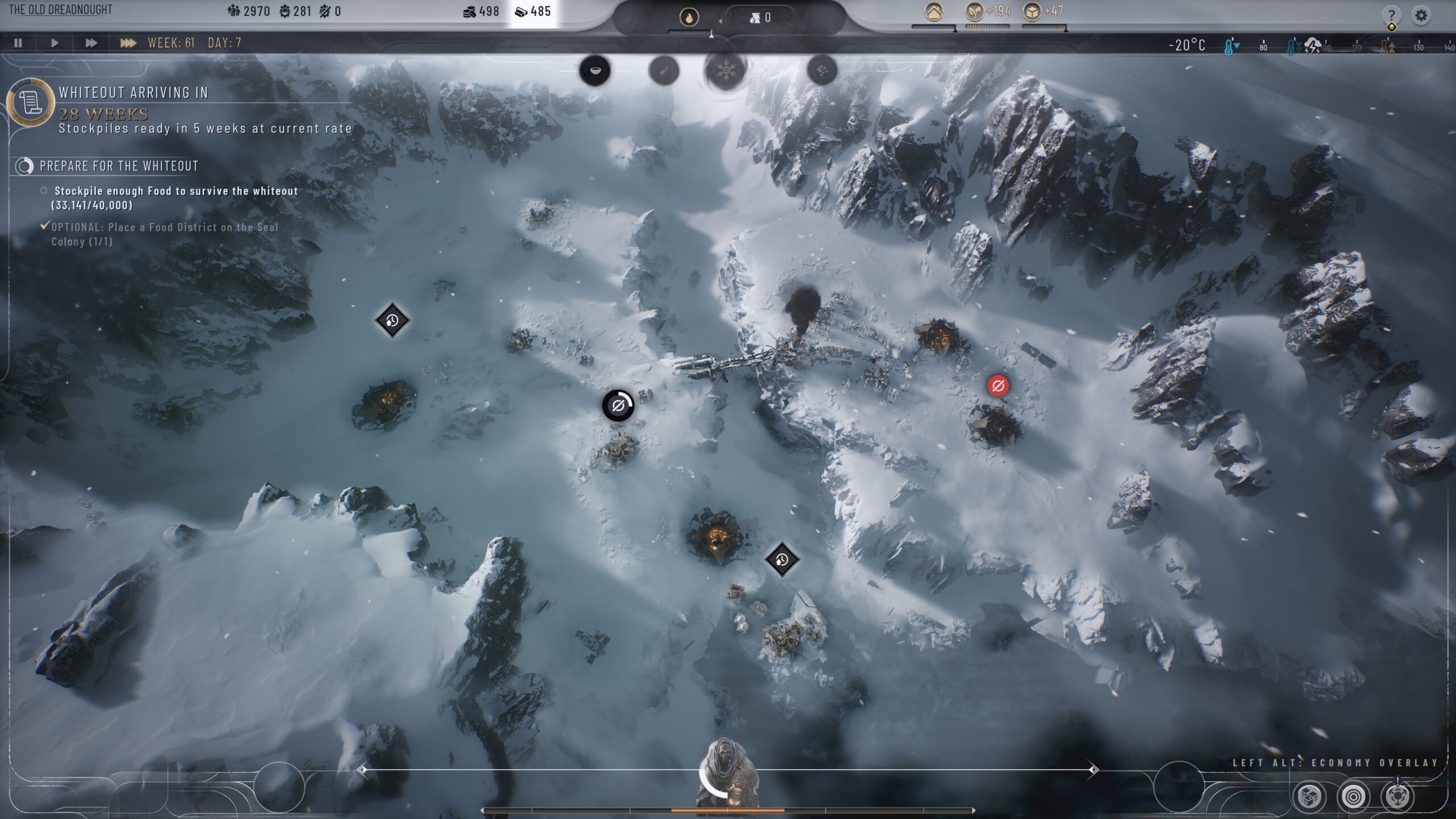The width and height of the screenshot is (1456, 819).
Task: Click the flame generator heat icon
Action: tap(689, 18)
